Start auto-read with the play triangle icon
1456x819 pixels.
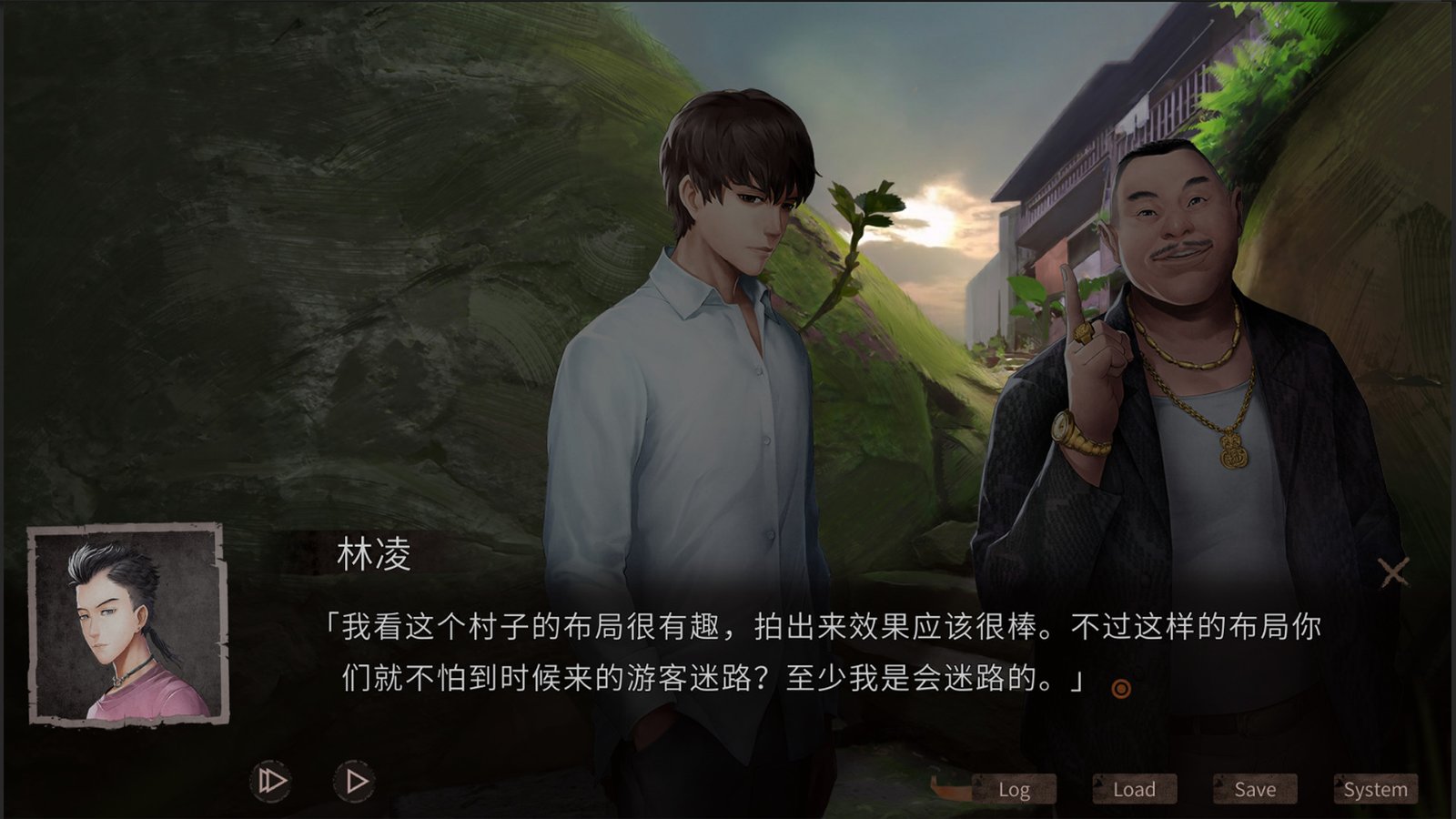(355, 780)
